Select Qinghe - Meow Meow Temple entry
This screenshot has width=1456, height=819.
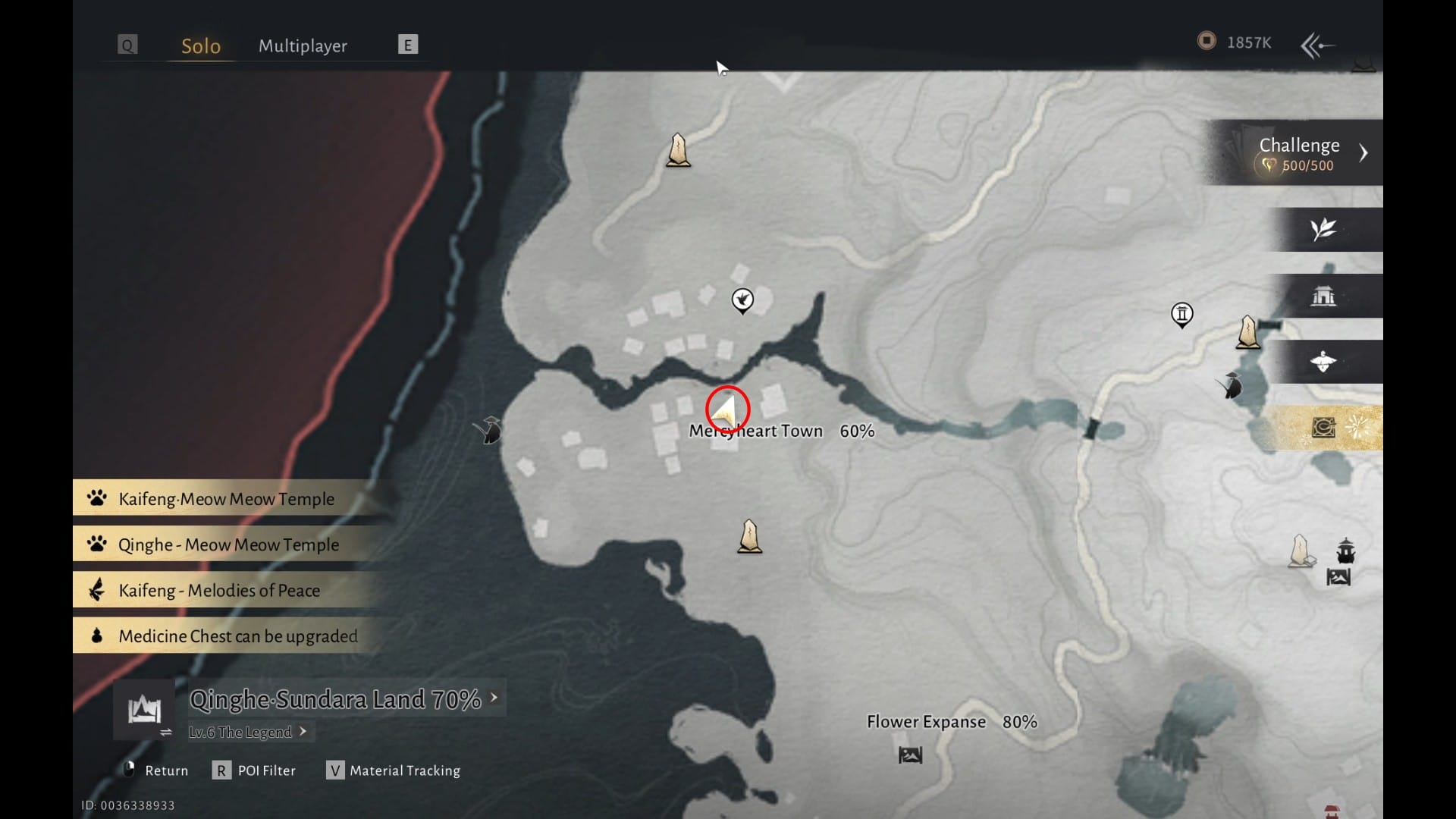coord(227,544)
